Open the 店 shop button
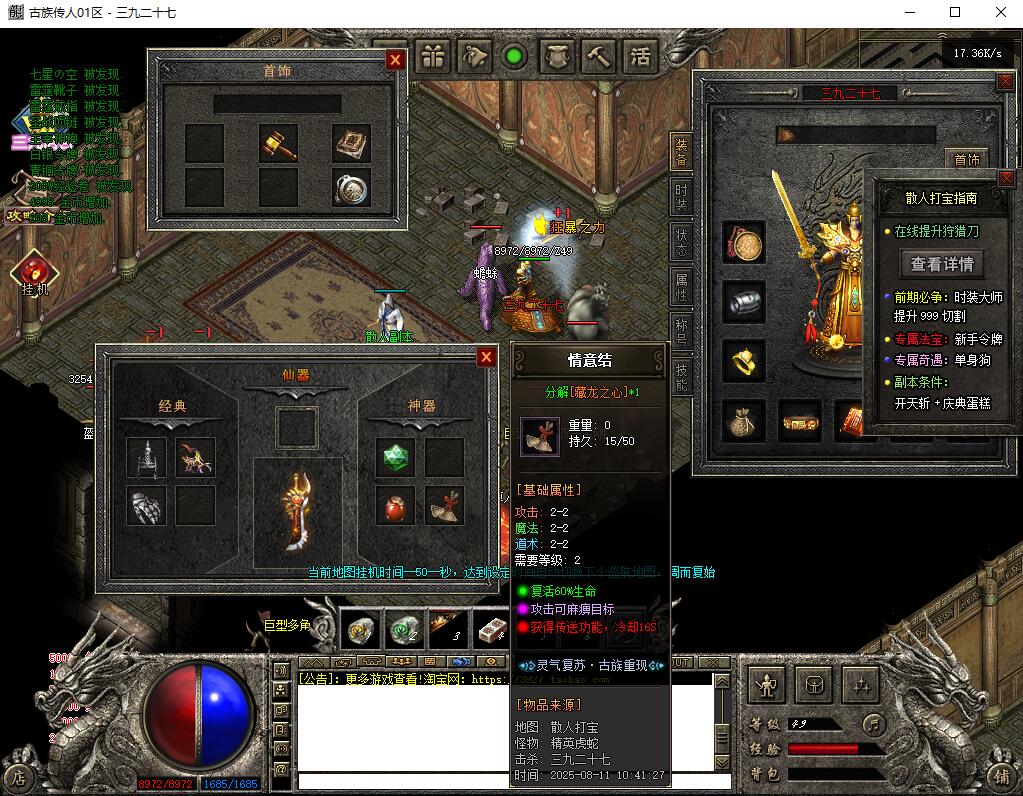Image resolution: width=1023 pixels, height=796 pixels. coord(17,776)
